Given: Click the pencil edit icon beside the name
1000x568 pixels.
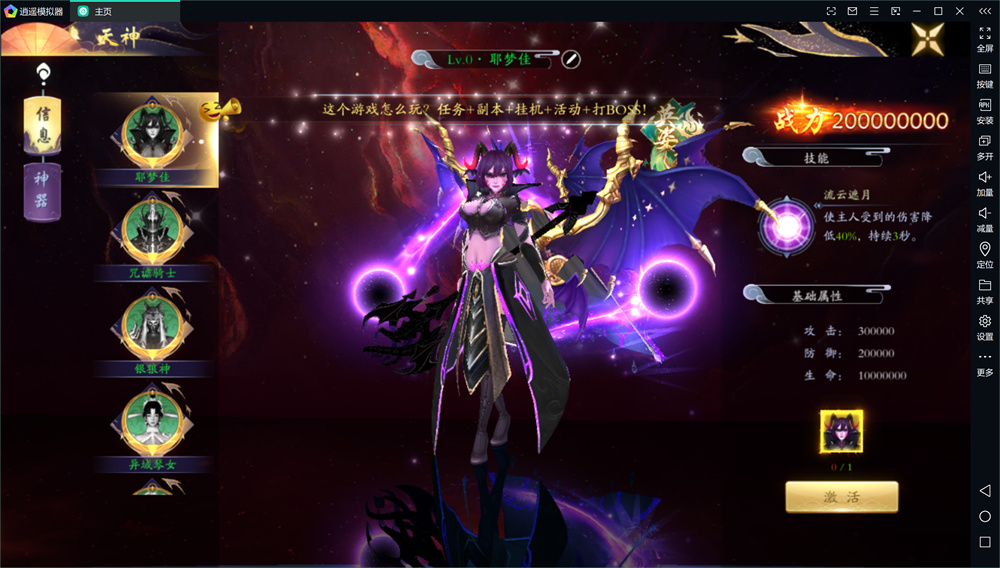Looking at the screenshot, I should pos(571,59).
